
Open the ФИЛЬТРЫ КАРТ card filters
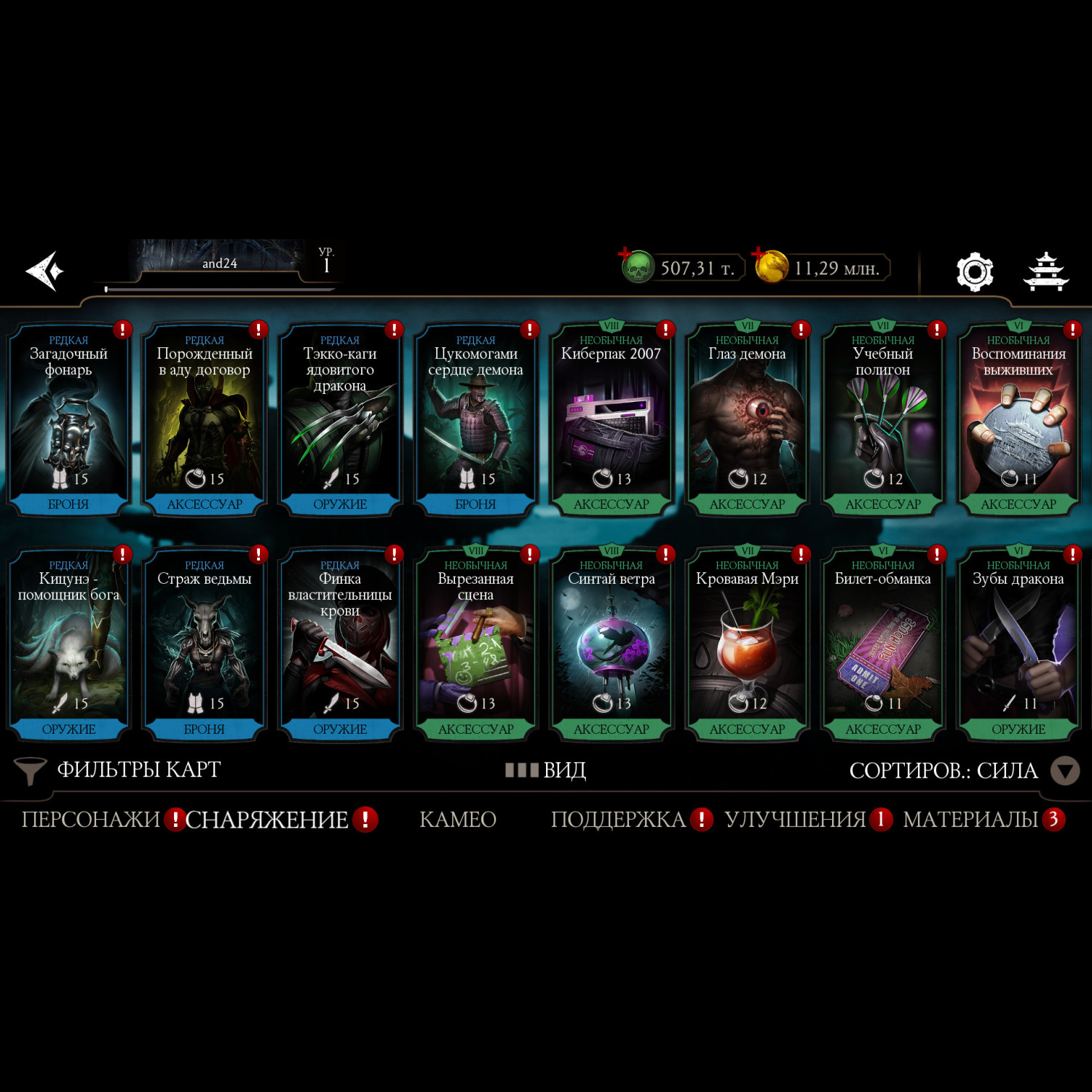[x=119, y=770]
